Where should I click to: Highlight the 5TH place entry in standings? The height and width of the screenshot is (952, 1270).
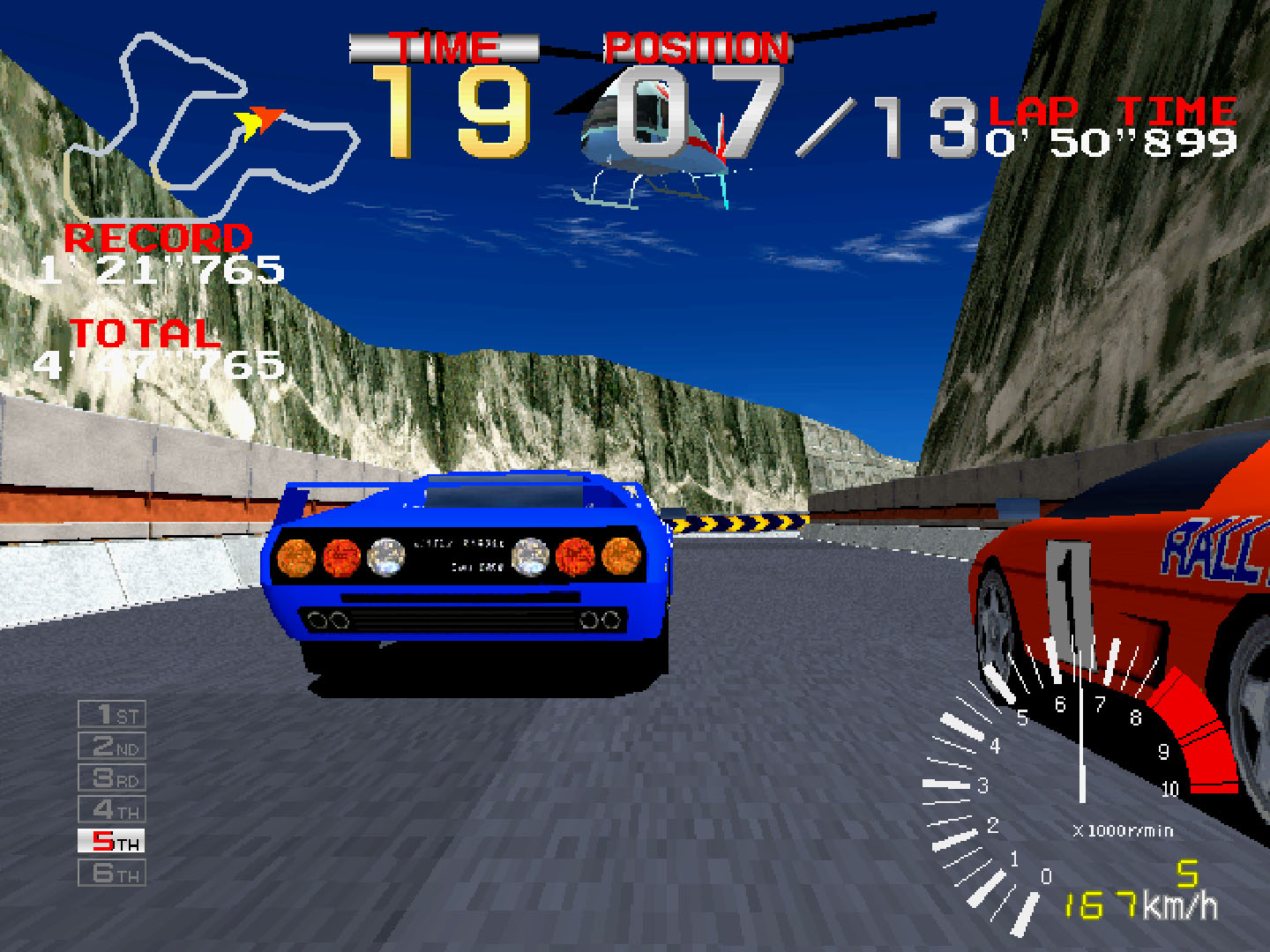[x=113, y=840]
